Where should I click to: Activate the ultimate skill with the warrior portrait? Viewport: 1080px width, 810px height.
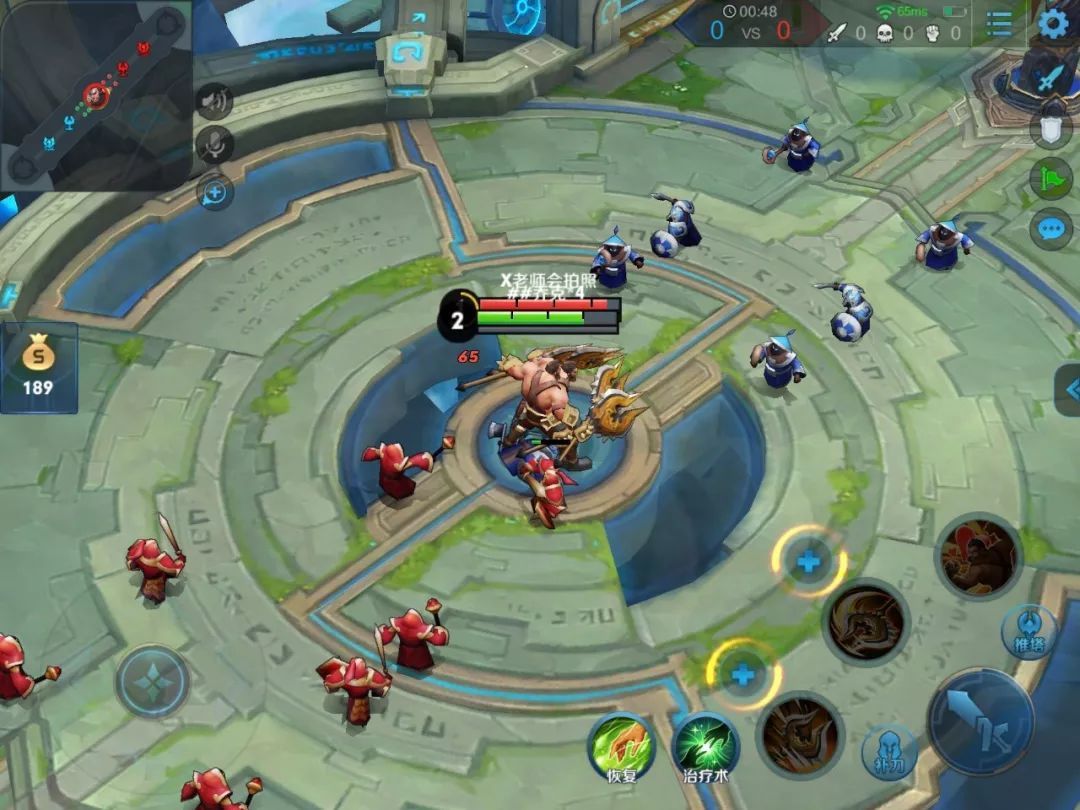[x=978, y=556]
